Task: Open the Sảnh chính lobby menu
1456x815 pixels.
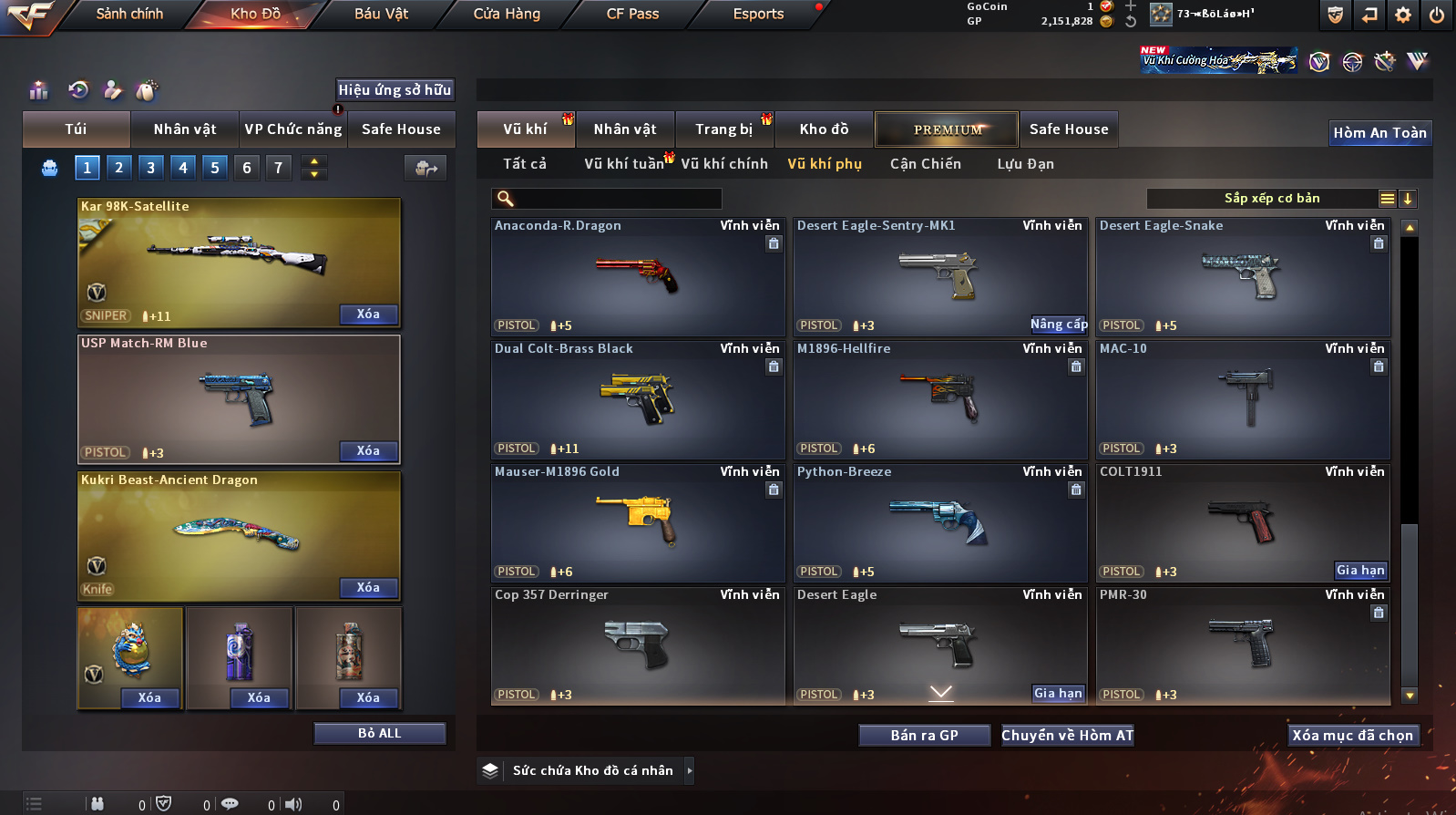Action: [x=129, y=14]
